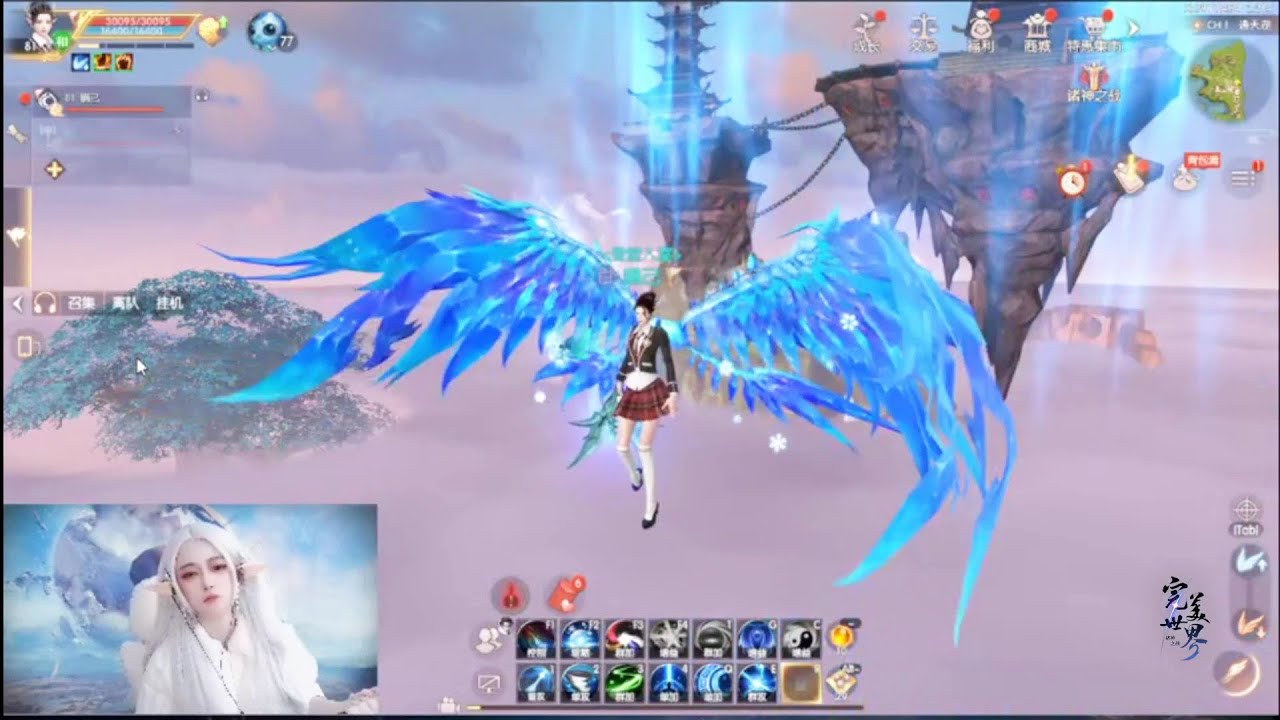The image size is (1280, 720).
Task: Select the blue pet portrait icon
Action: [266, 30]
